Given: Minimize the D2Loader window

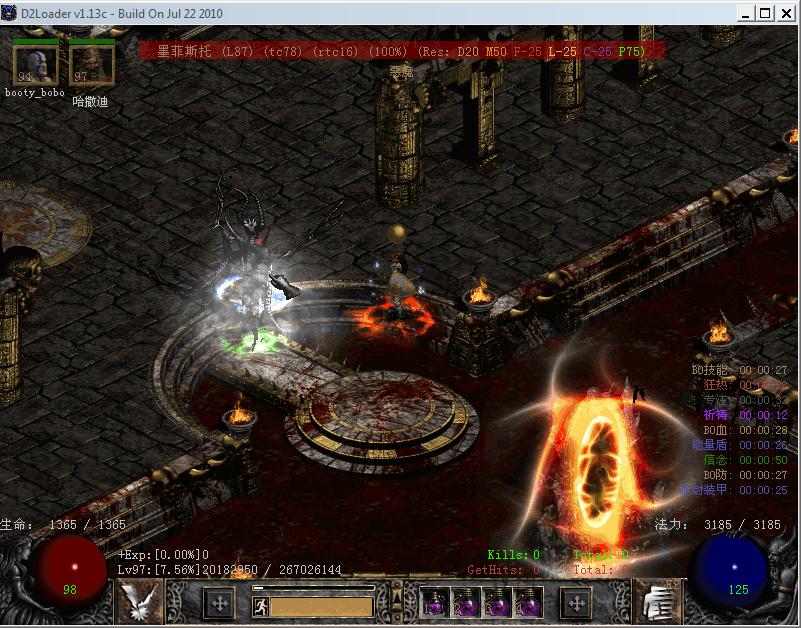Looking at the screenshot, I should tap(745, 14).
